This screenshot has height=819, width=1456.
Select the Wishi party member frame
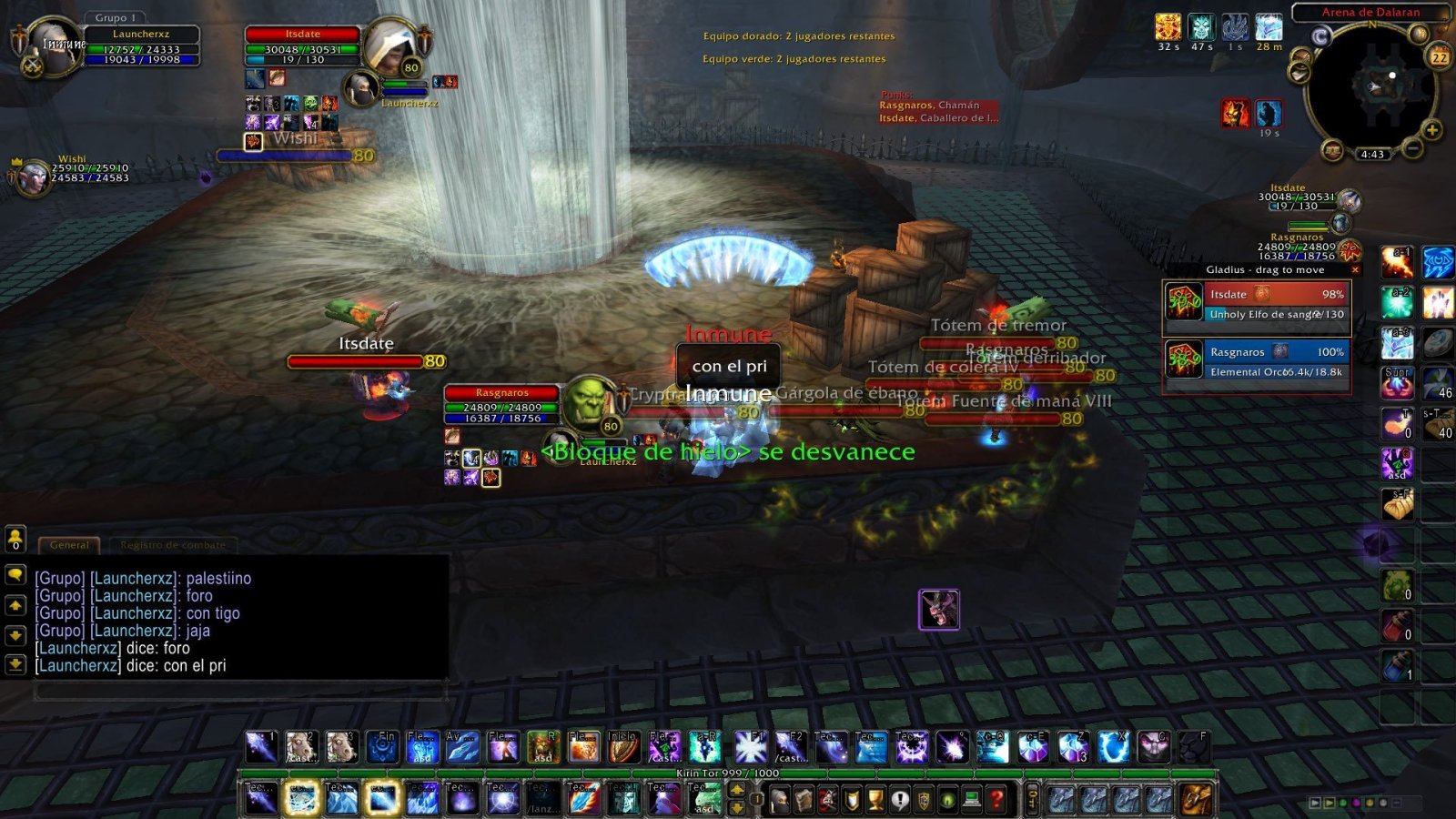(x=35, y=177)
